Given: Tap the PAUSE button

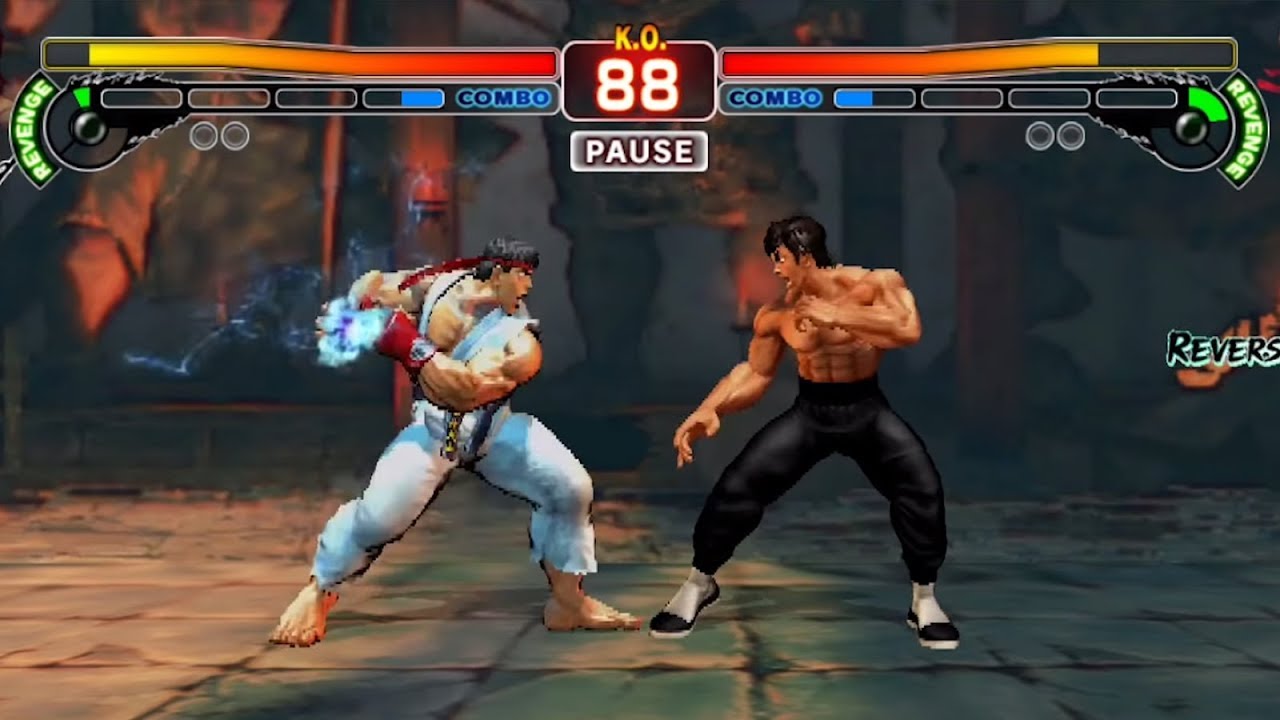Looking at the screenshot, I should point(640,151).
